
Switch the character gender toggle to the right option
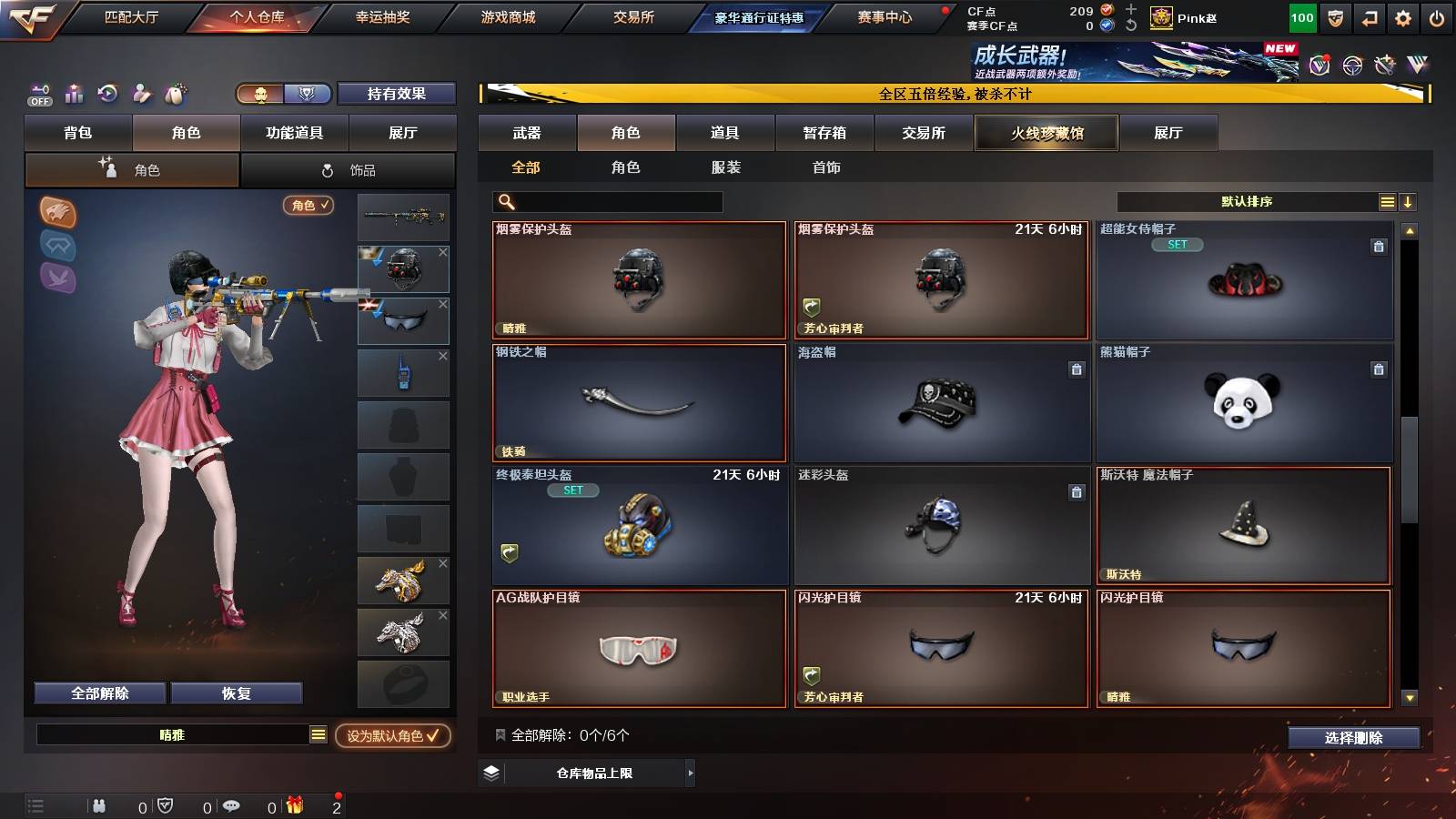click(x=308, y=94)
